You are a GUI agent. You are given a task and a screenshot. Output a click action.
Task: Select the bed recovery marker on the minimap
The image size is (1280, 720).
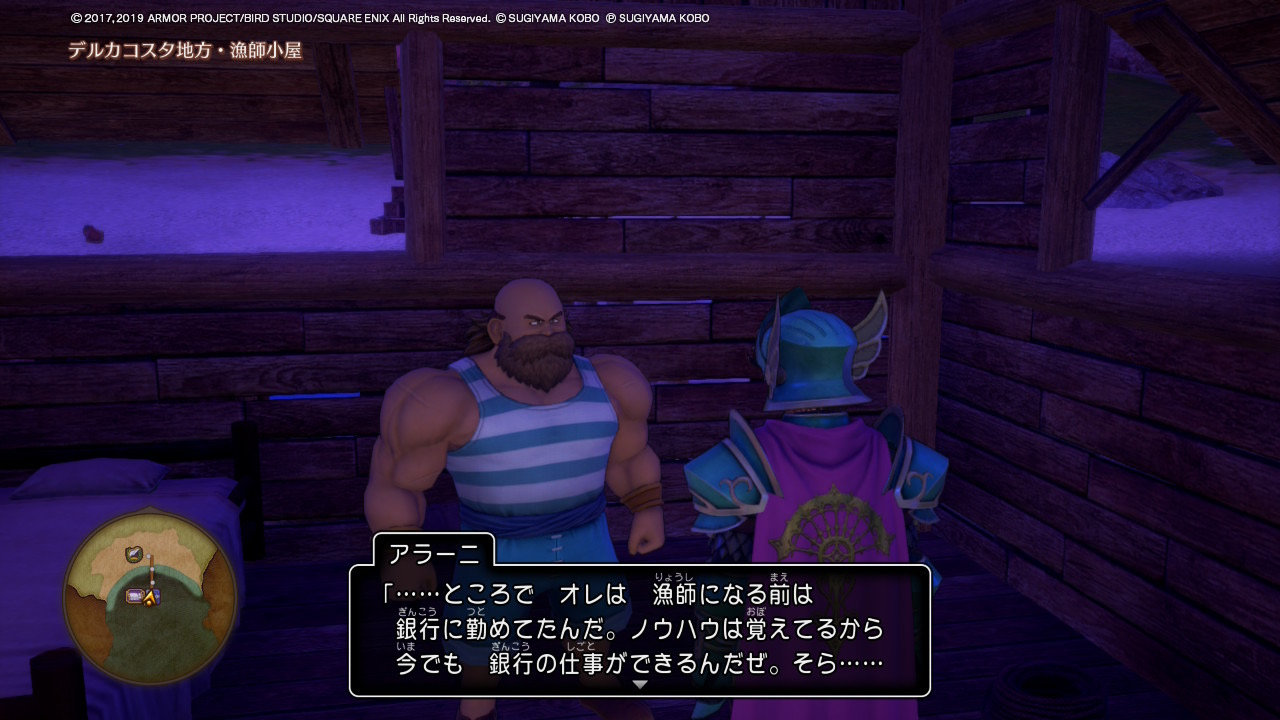[134, 594]
